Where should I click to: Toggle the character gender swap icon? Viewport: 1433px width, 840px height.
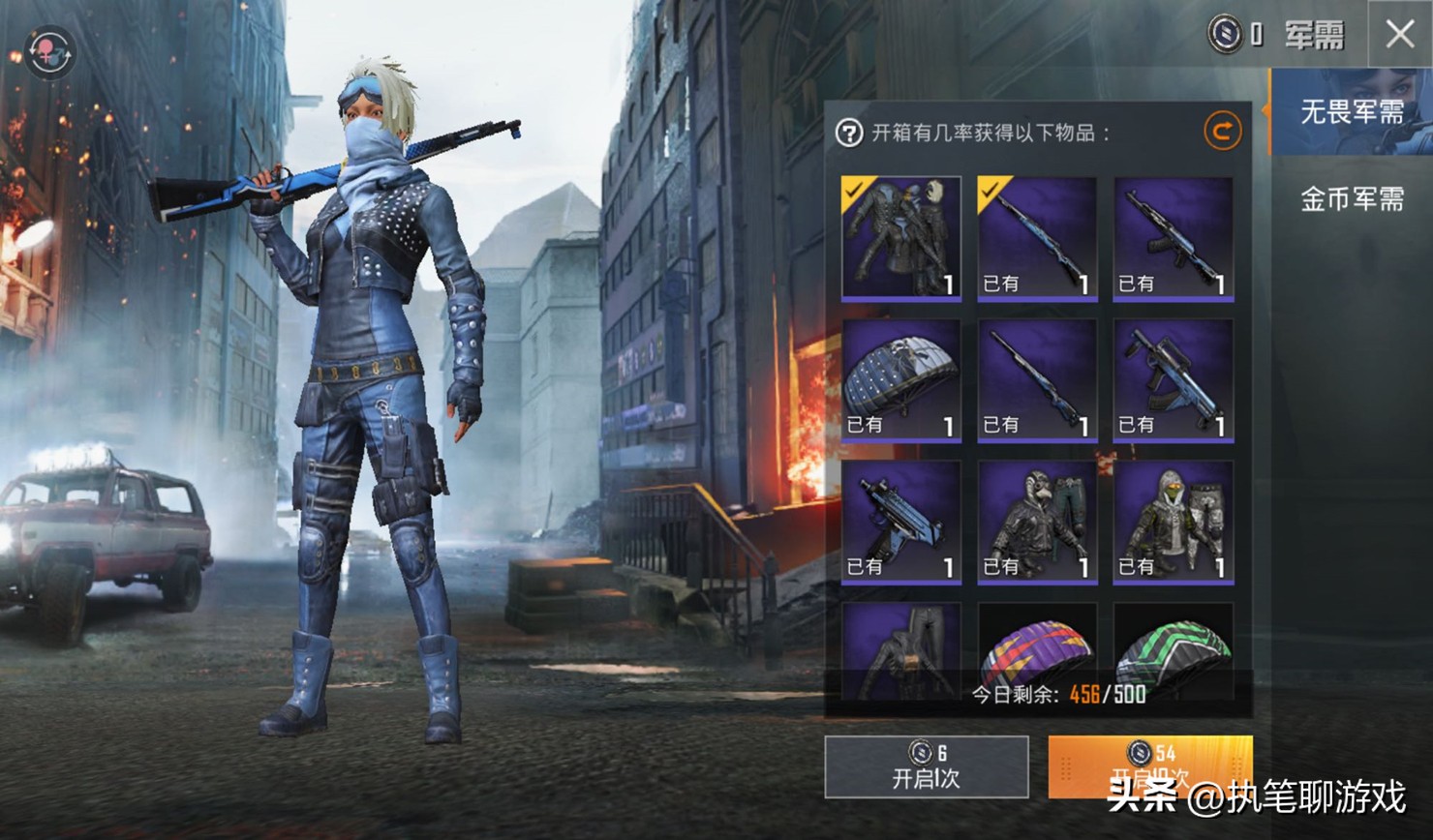click(x=49, y=51)
